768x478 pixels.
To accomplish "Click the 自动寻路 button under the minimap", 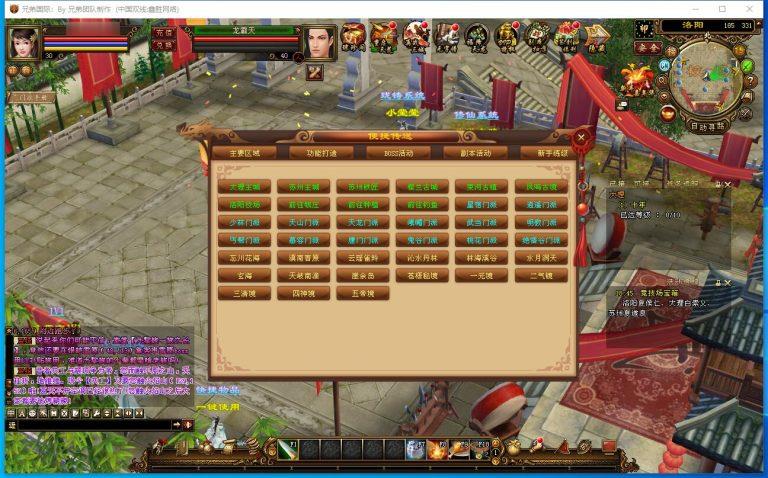I will 708,127.
